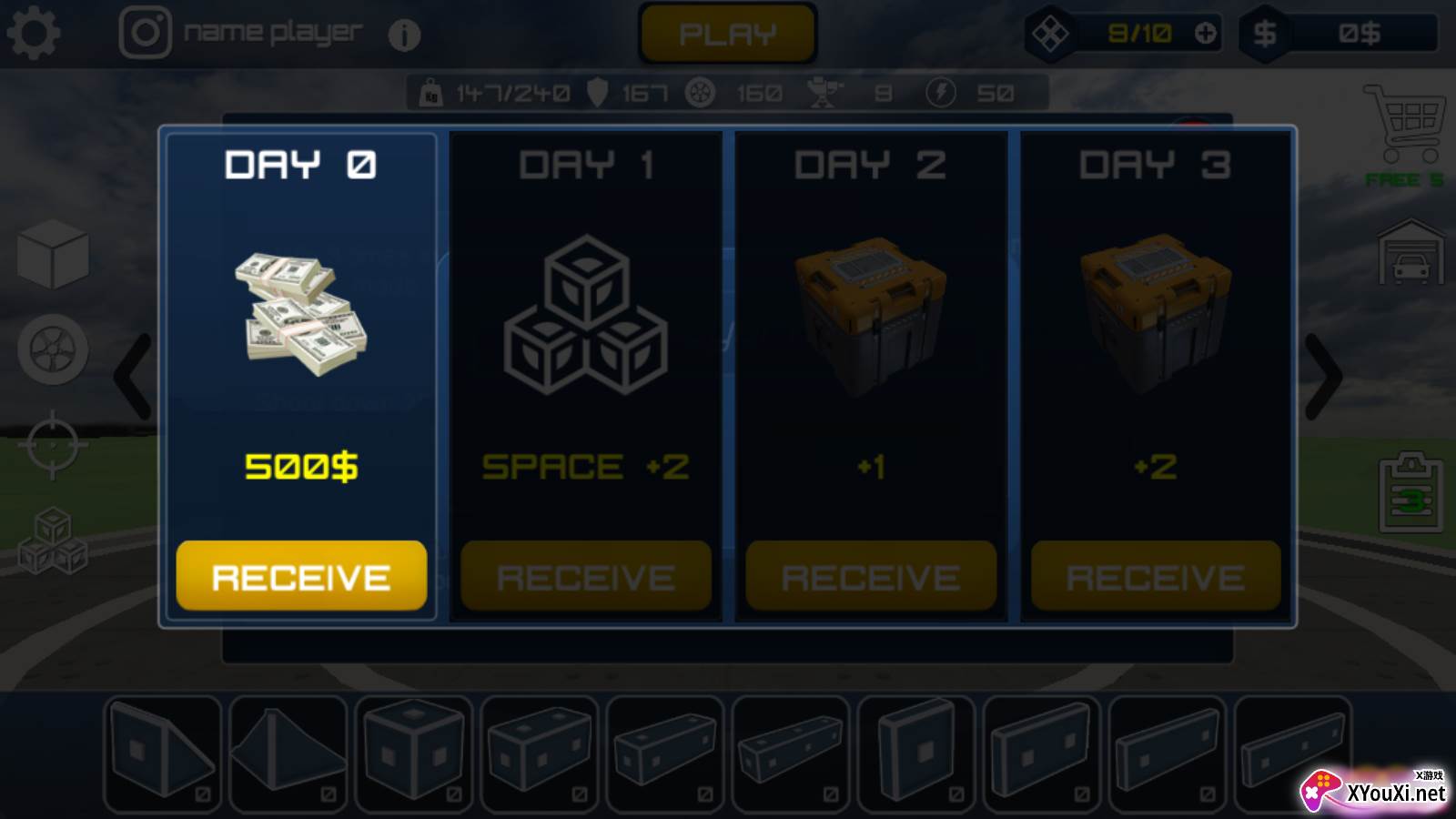
Task: Go back with the left arrow
Action: point(133,377)
